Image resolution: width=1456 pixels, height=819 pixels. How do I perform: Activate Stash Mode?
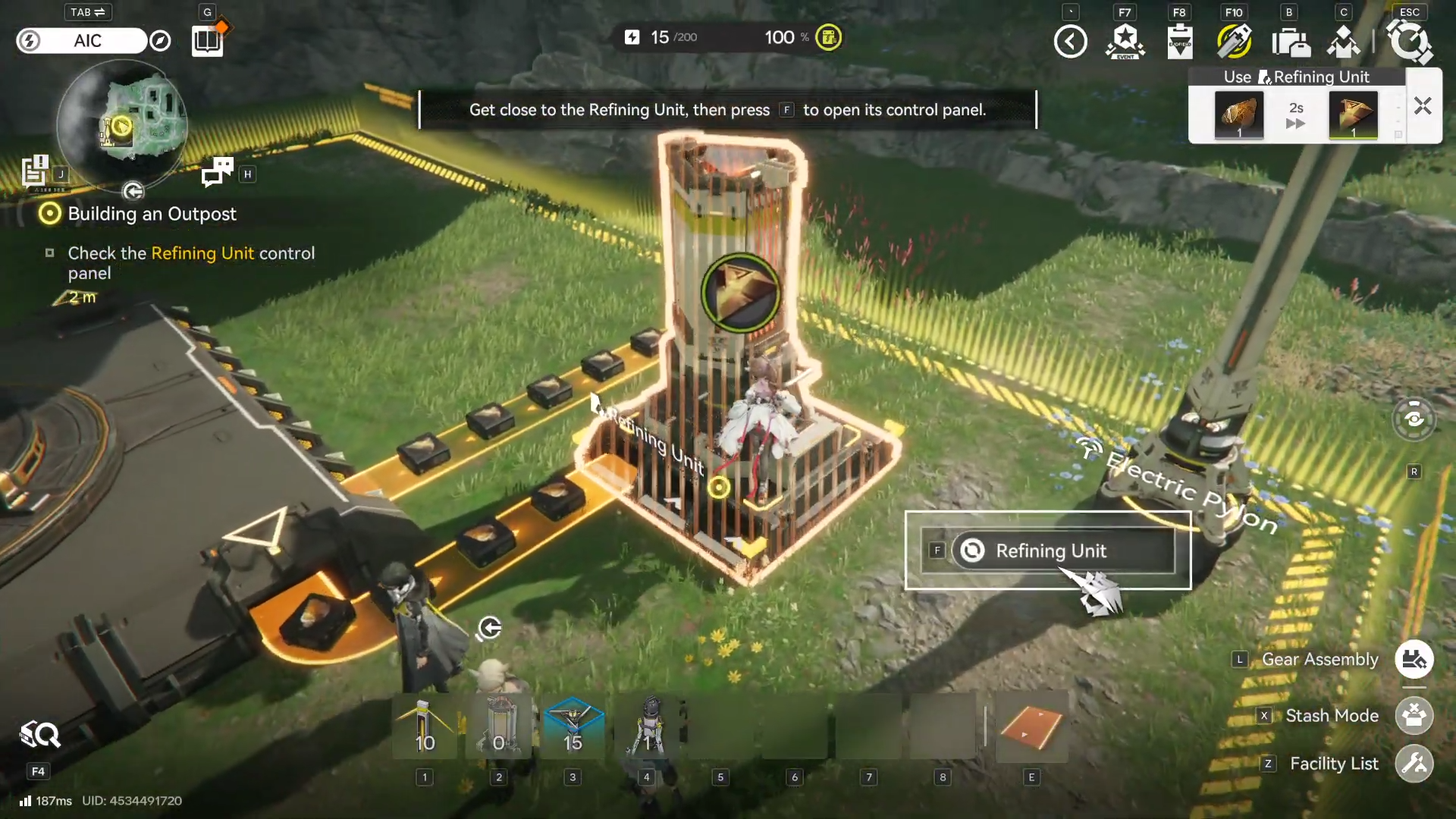point(1414,716)
